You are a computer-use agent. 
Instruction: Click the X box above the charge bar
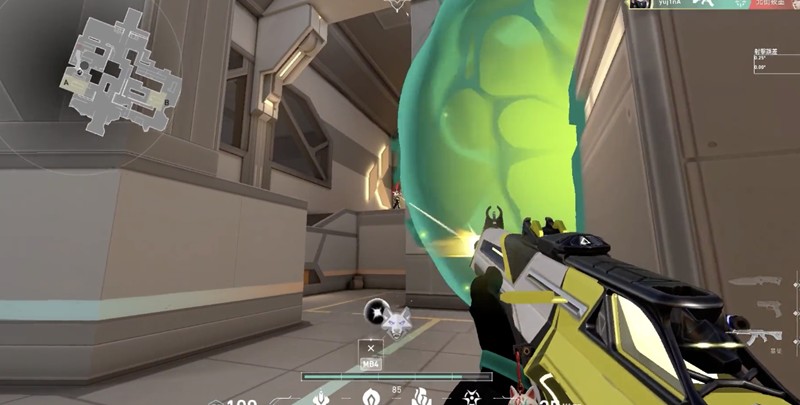point(371,348)
